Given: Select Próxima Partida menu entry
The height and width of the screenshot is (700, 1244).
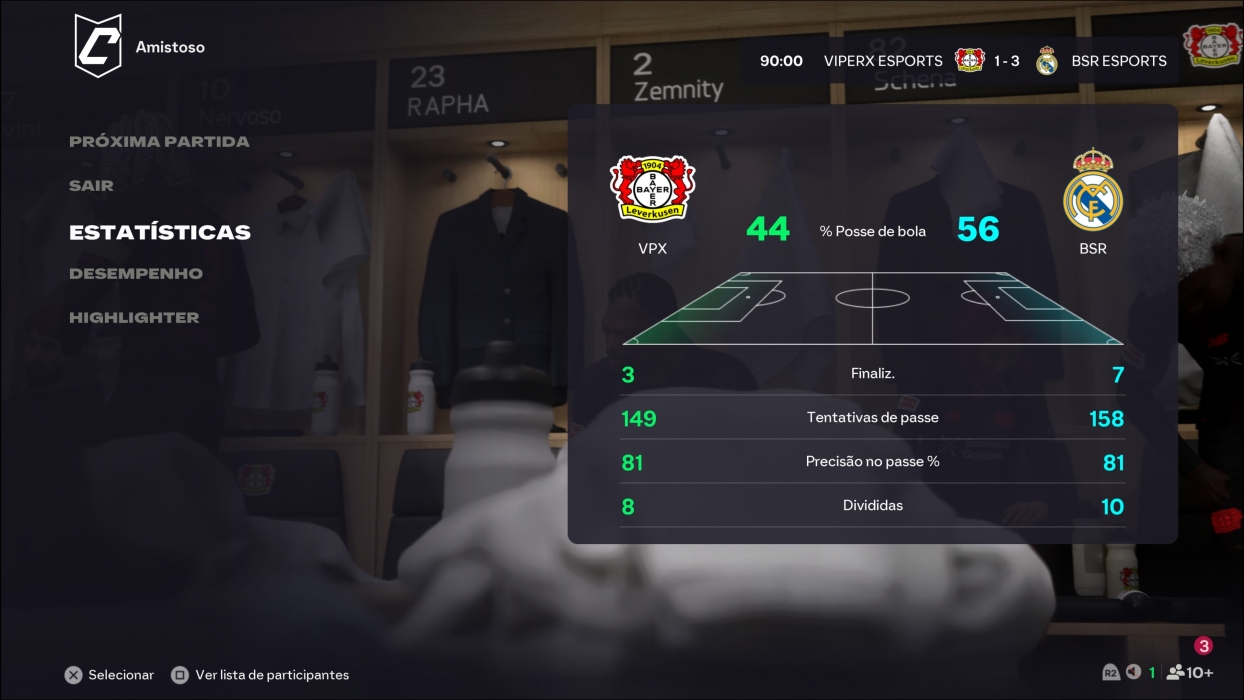Looking at the screenshot, I should tap(159, 142).
